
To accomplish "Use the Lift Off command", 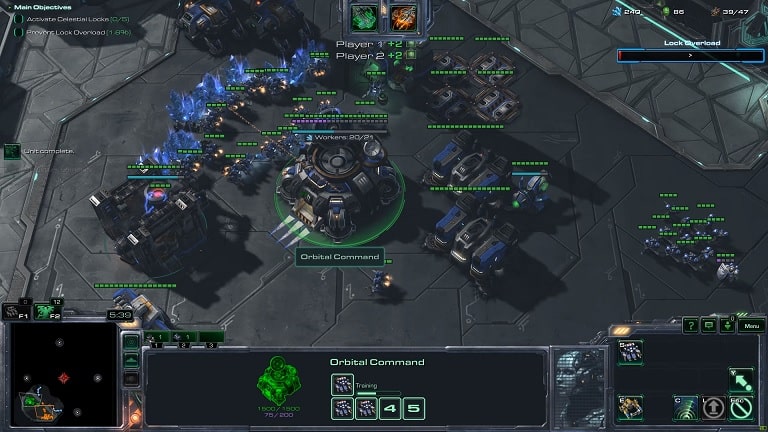I will [712, 406].
